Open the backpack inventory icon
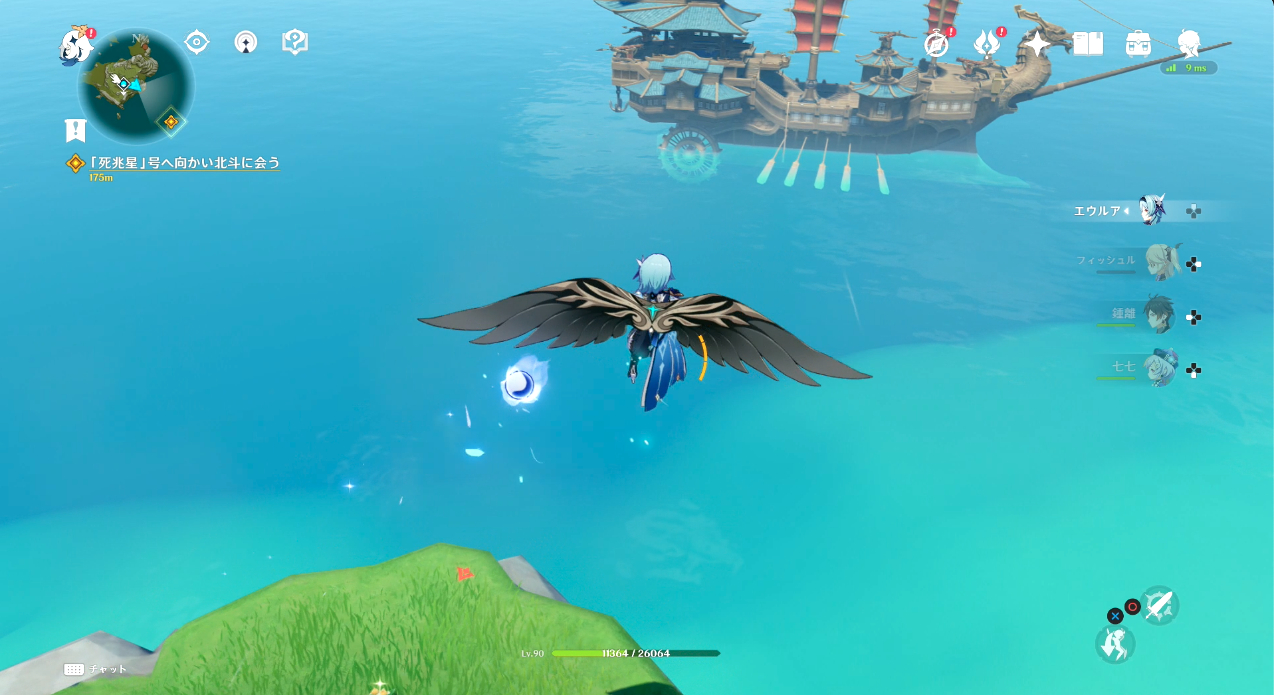 pyautogui.click(x=1138, y=43)
